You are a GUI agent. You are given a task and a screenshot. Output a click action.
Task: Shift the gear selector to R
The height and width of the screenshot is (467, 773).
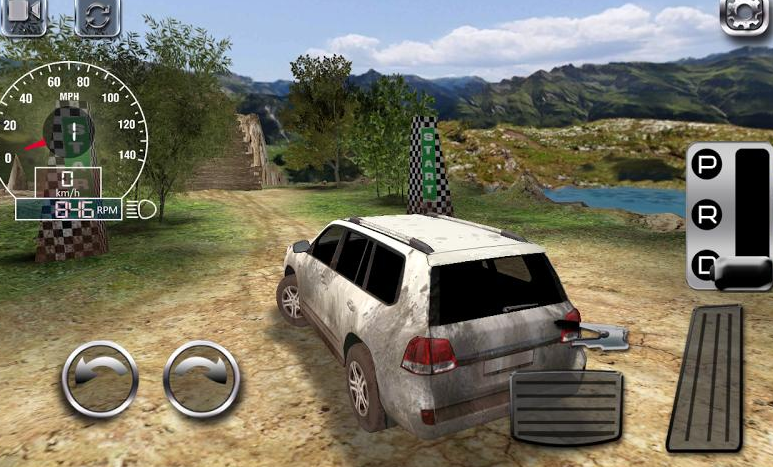pos(707,216)
